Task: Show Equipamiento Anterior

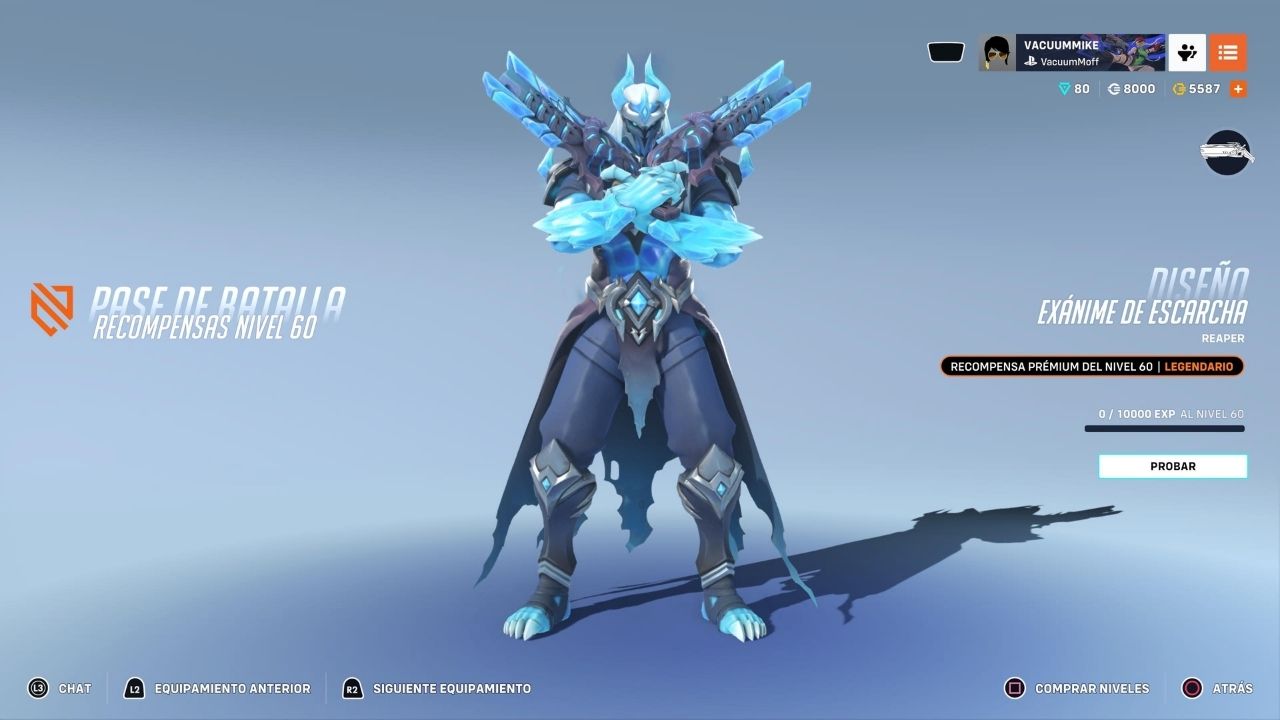Action: point(217,688)
